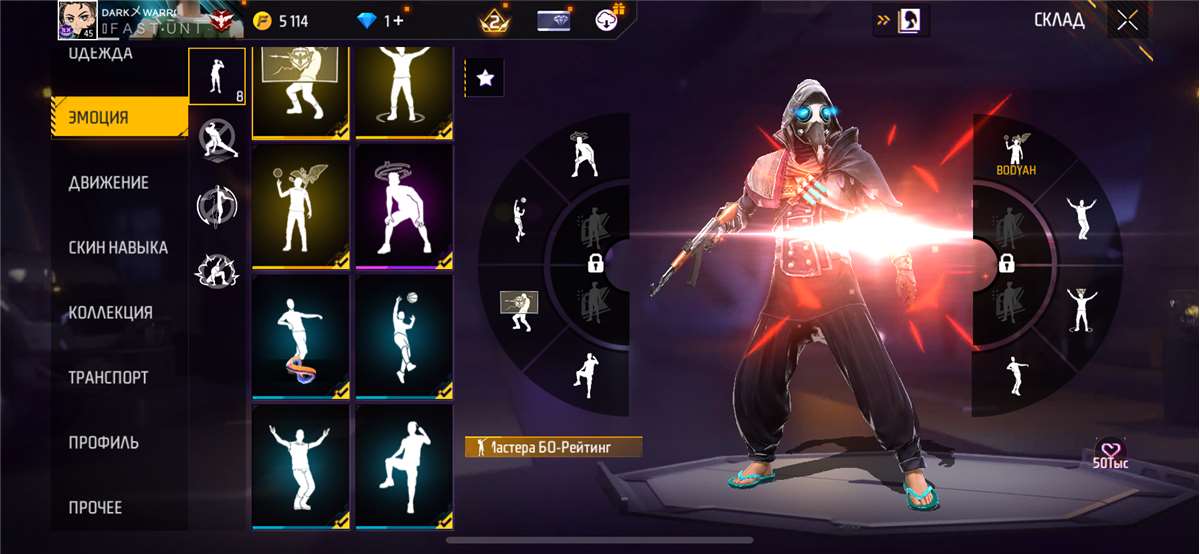
Task: Choose the basketball with bat wings emote
Action: click(300, 207)
